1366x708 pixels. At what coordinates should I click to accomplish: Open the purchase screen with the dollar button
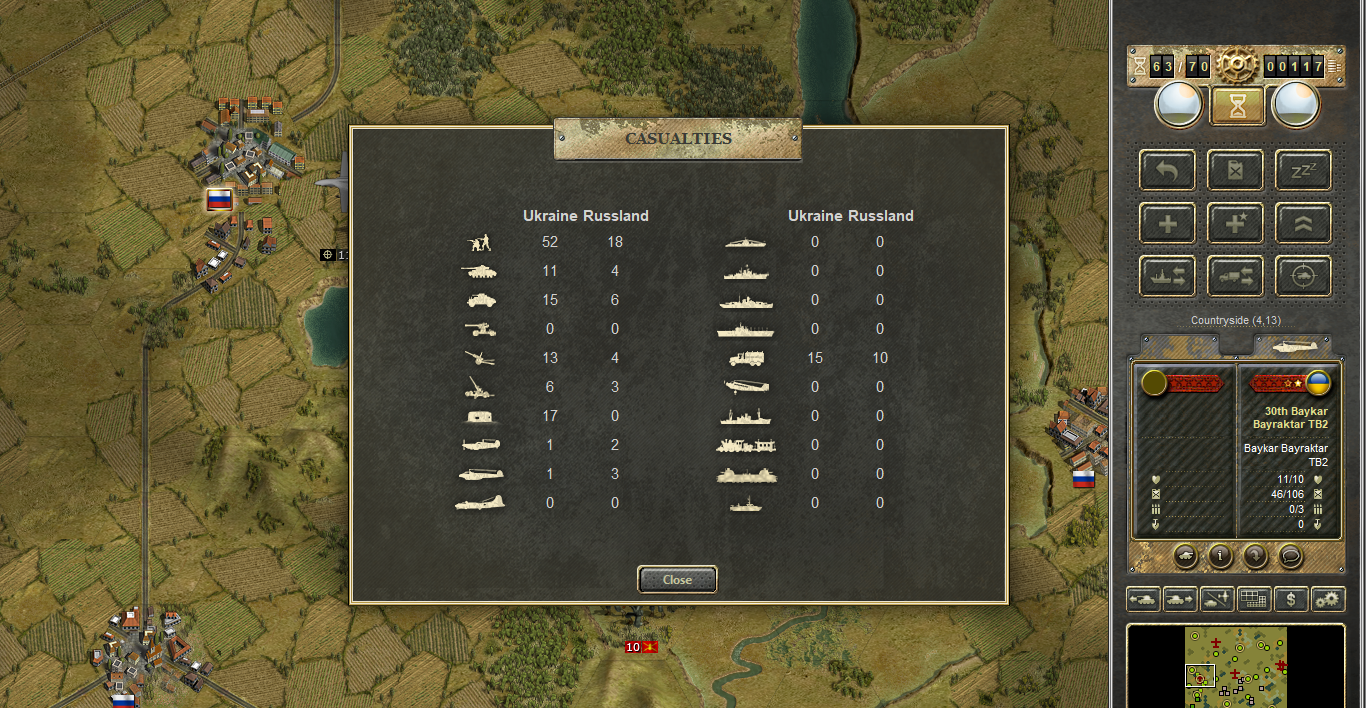pos(1291,599)
